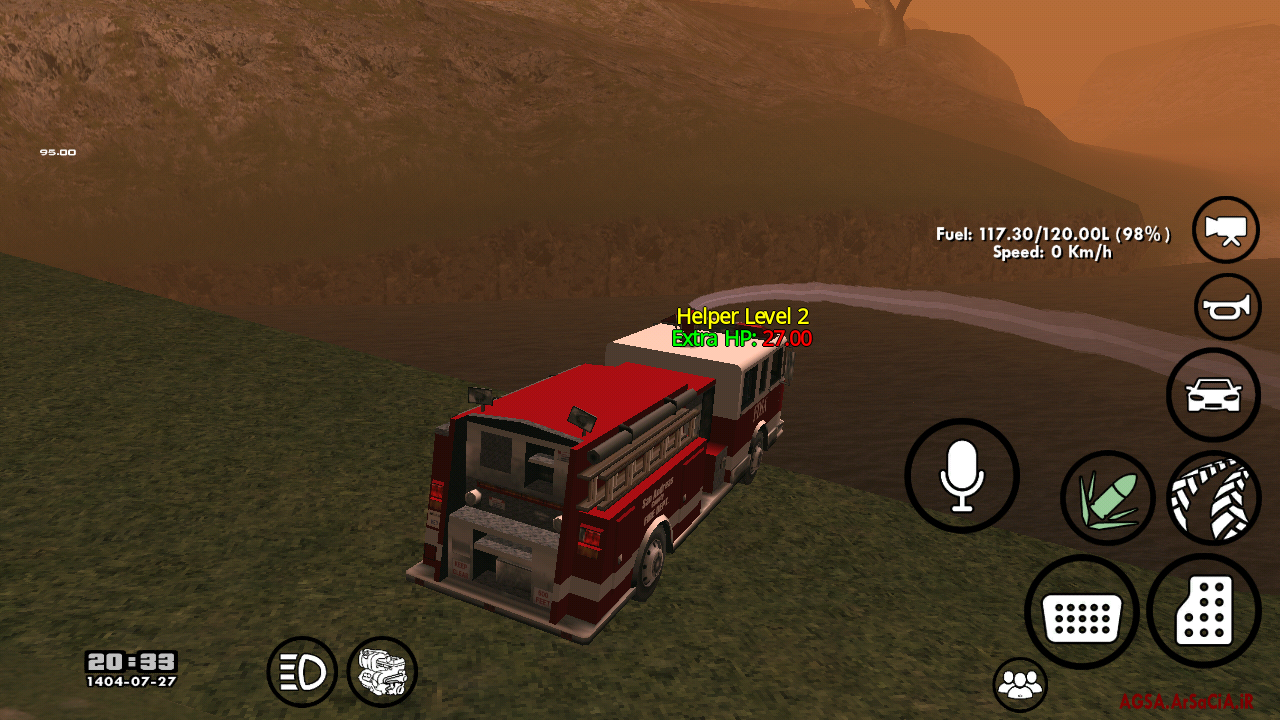The height and width of the screenshot is (720, 1280).
Task: Switch the camera view with the camera button
Action: click(1226, 229)
